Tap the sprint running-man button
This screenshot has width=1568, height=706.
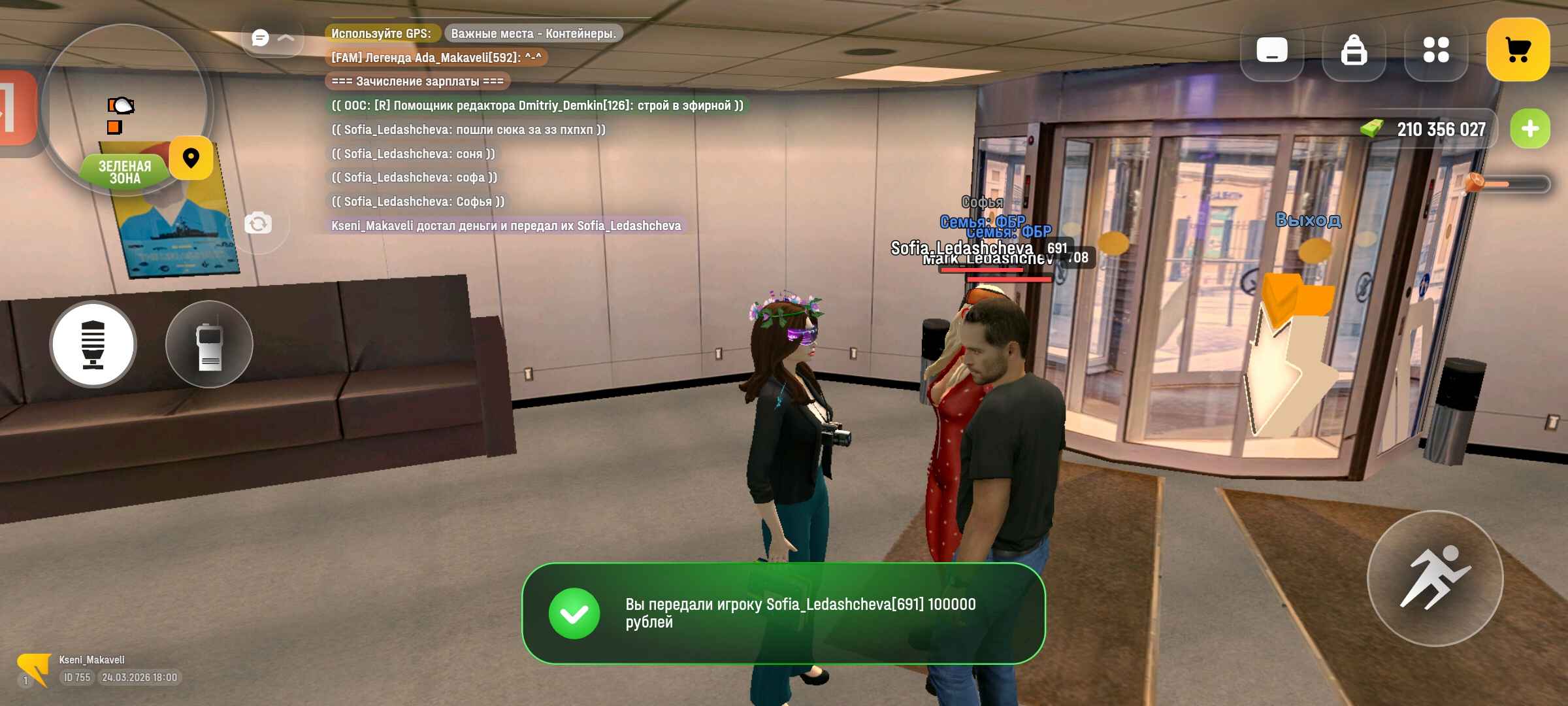click(x=1435, y=578)
